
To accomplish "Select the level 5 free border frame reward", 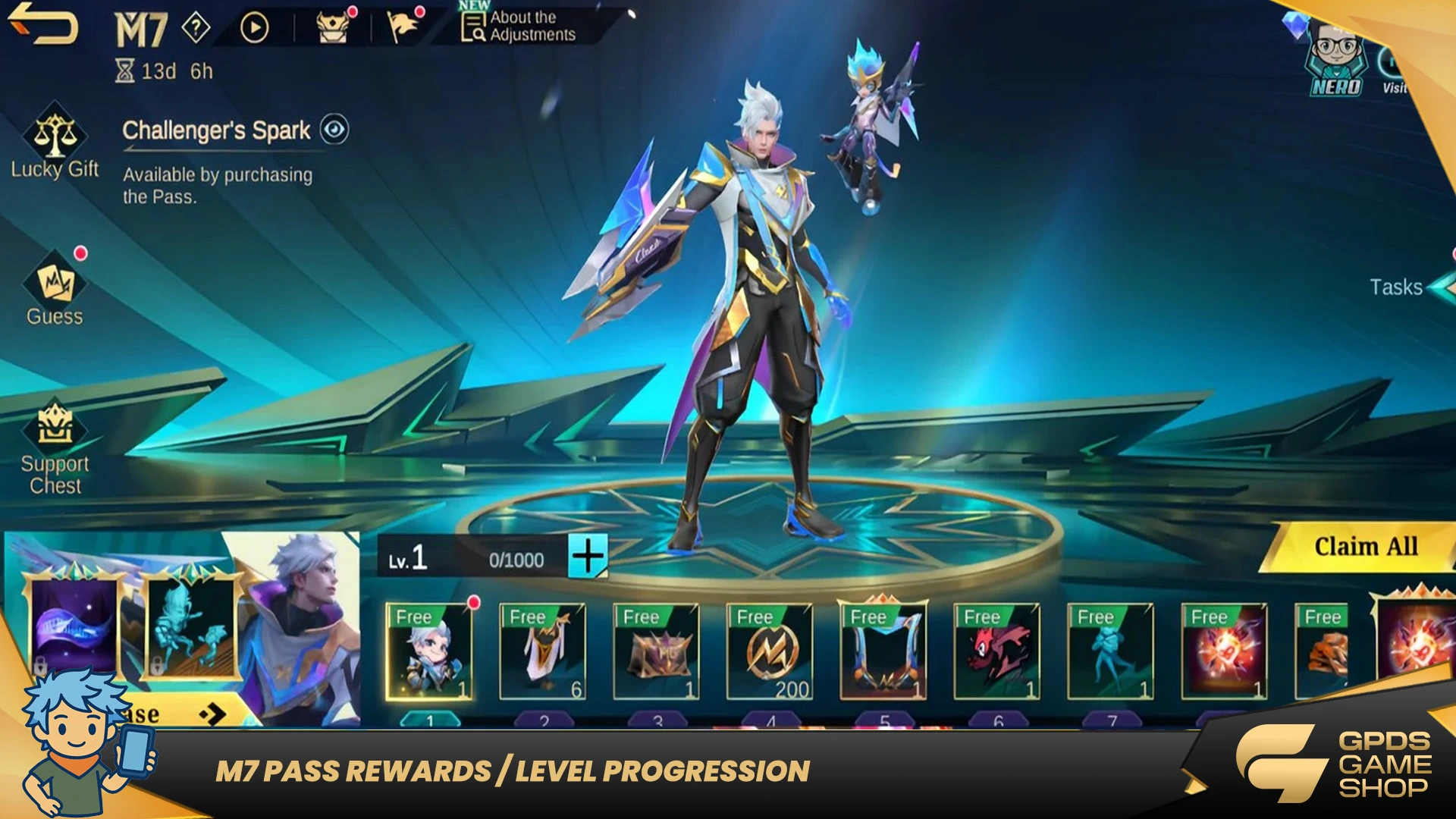I will coord(883,651).
